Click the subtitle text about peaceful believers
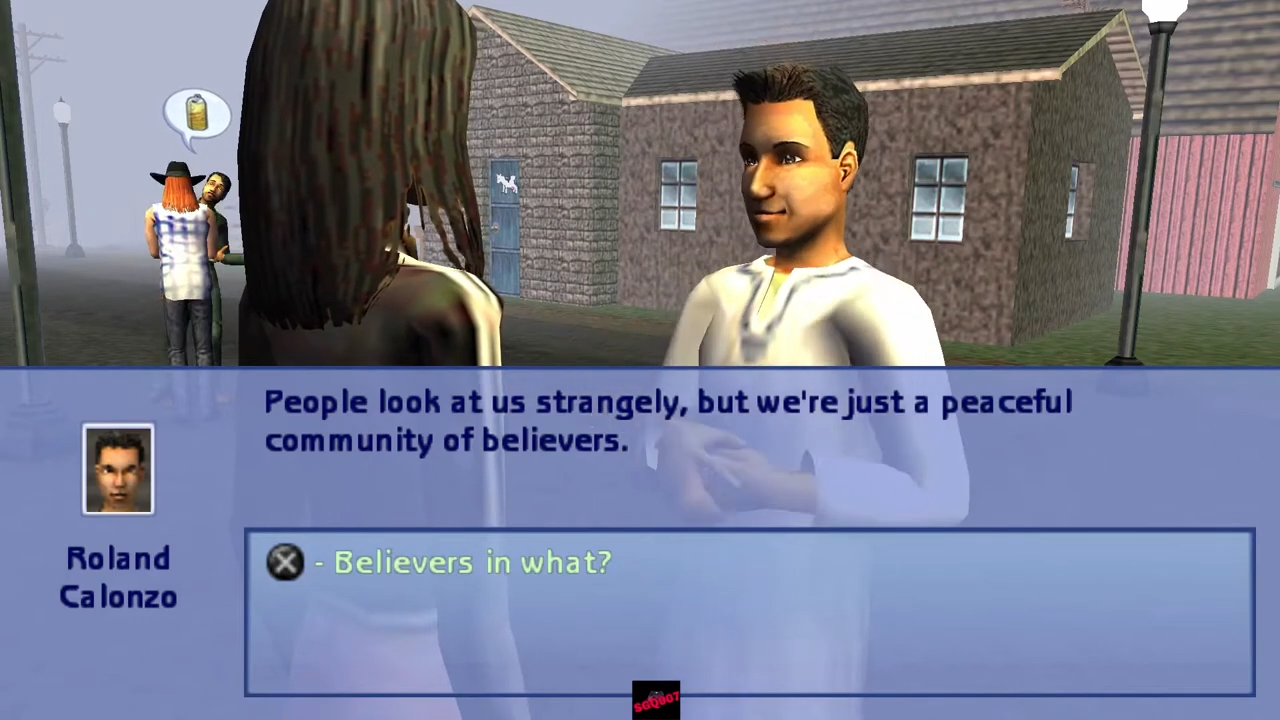 668,420
